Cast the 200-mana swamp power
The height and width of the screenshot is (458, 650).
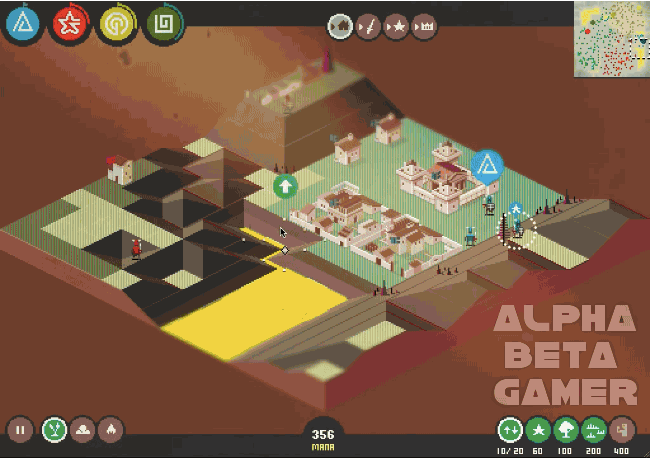point(594,430)
